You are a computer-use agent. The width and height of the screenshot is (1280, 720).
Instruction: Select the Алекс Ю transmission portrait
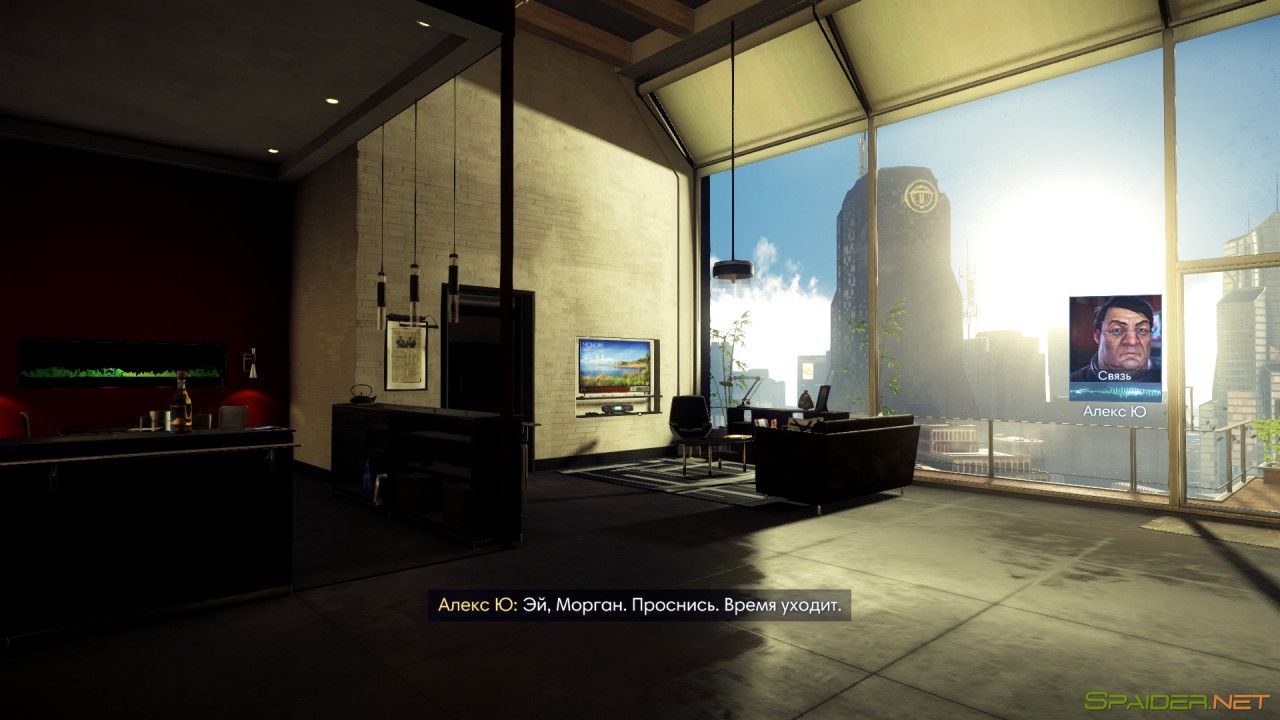click(x=1115, y=339)
